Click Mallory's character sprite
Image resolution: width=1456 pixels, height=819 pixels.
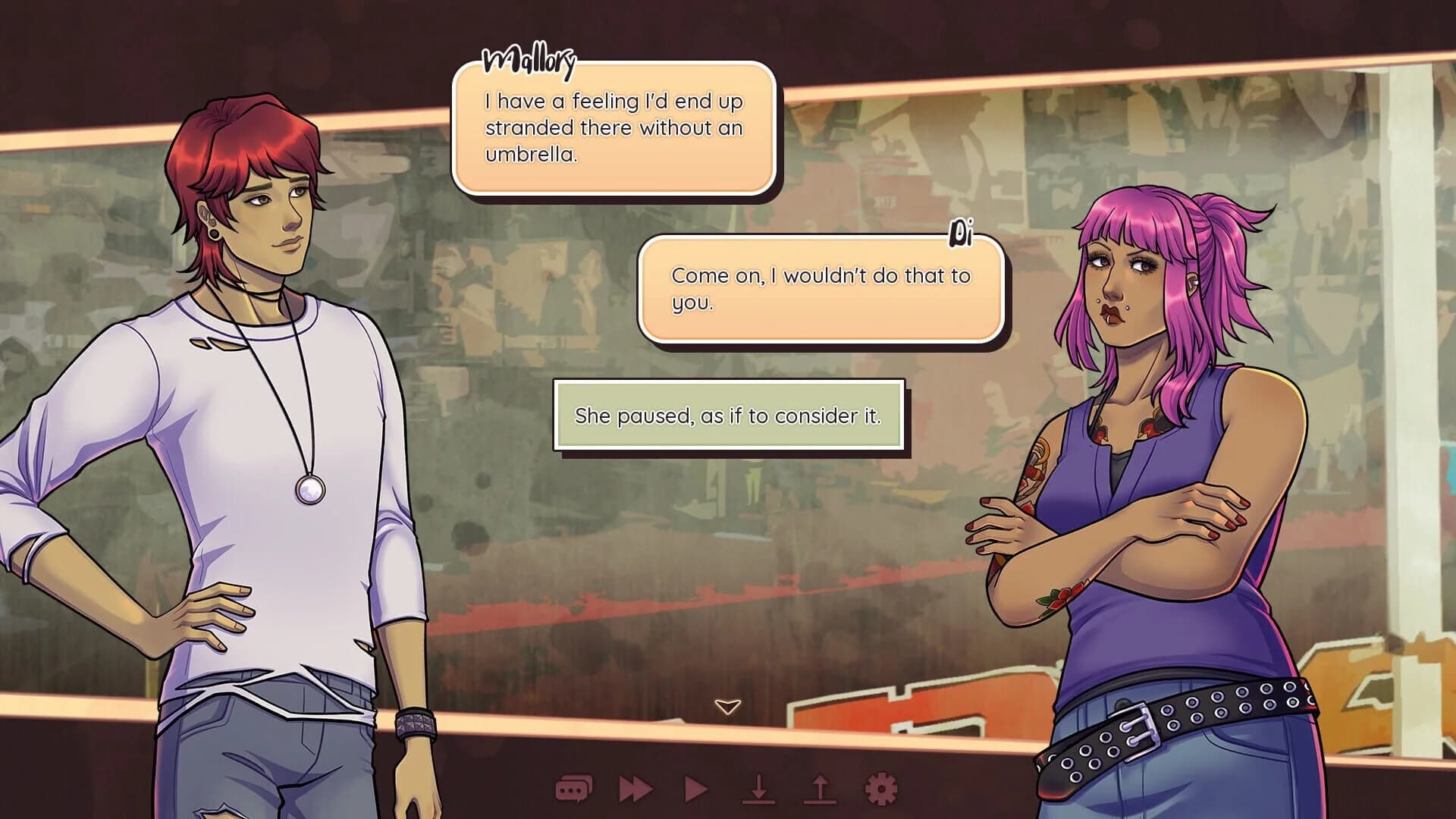pyautogui.click(x=250, y=417)
